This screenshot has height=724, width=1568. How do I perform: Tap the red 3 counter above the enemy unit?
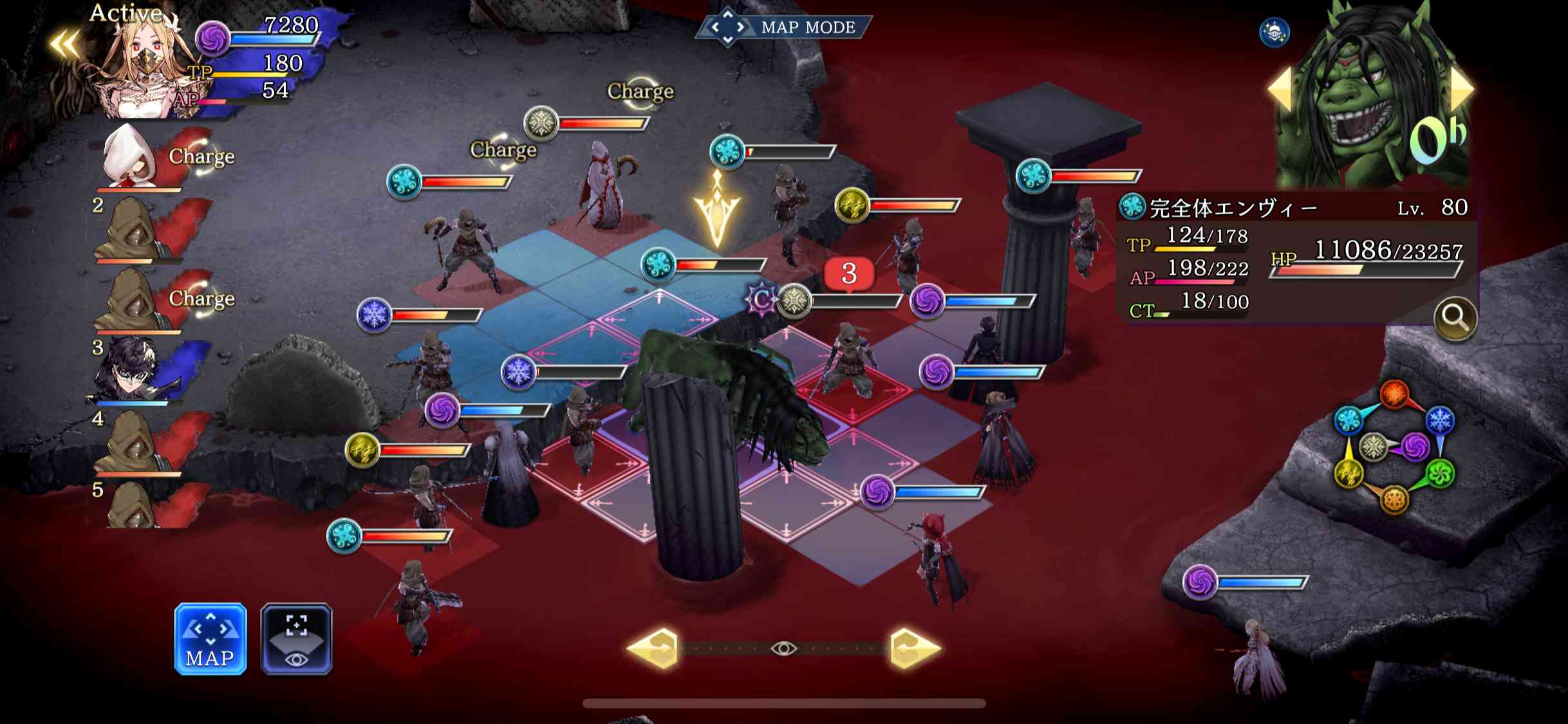848,273
